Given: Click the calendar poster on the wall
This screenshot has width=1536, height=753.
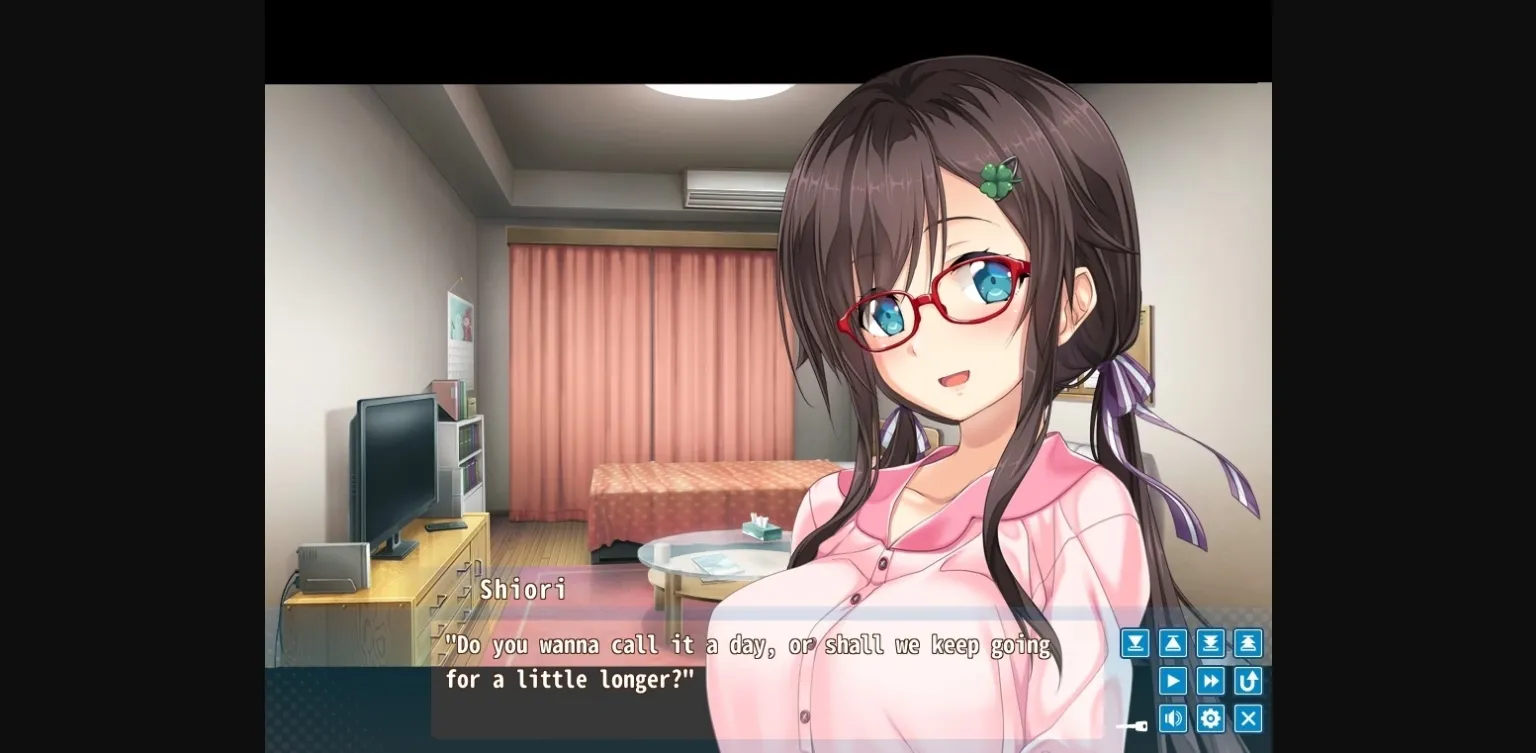Looking at the screenshot, I should [x=460, y=329].
